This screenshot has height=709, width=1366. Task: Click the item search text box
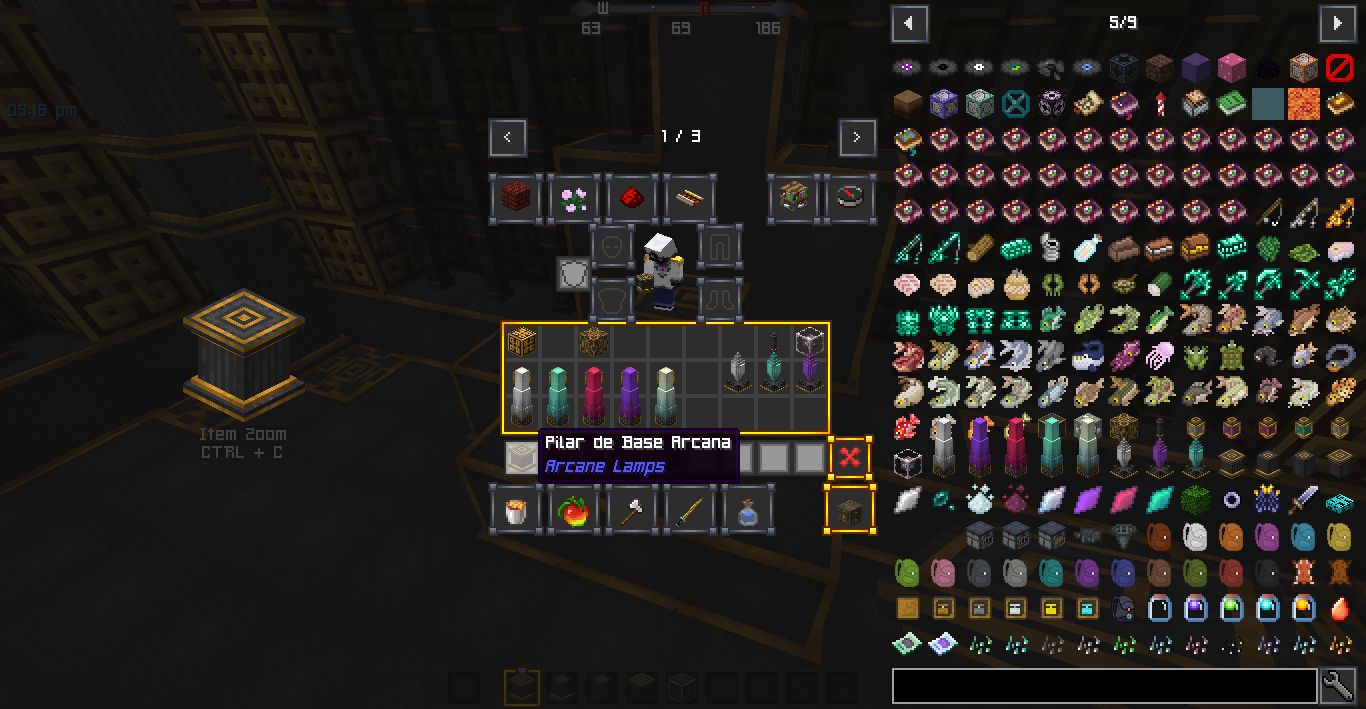1104,686
